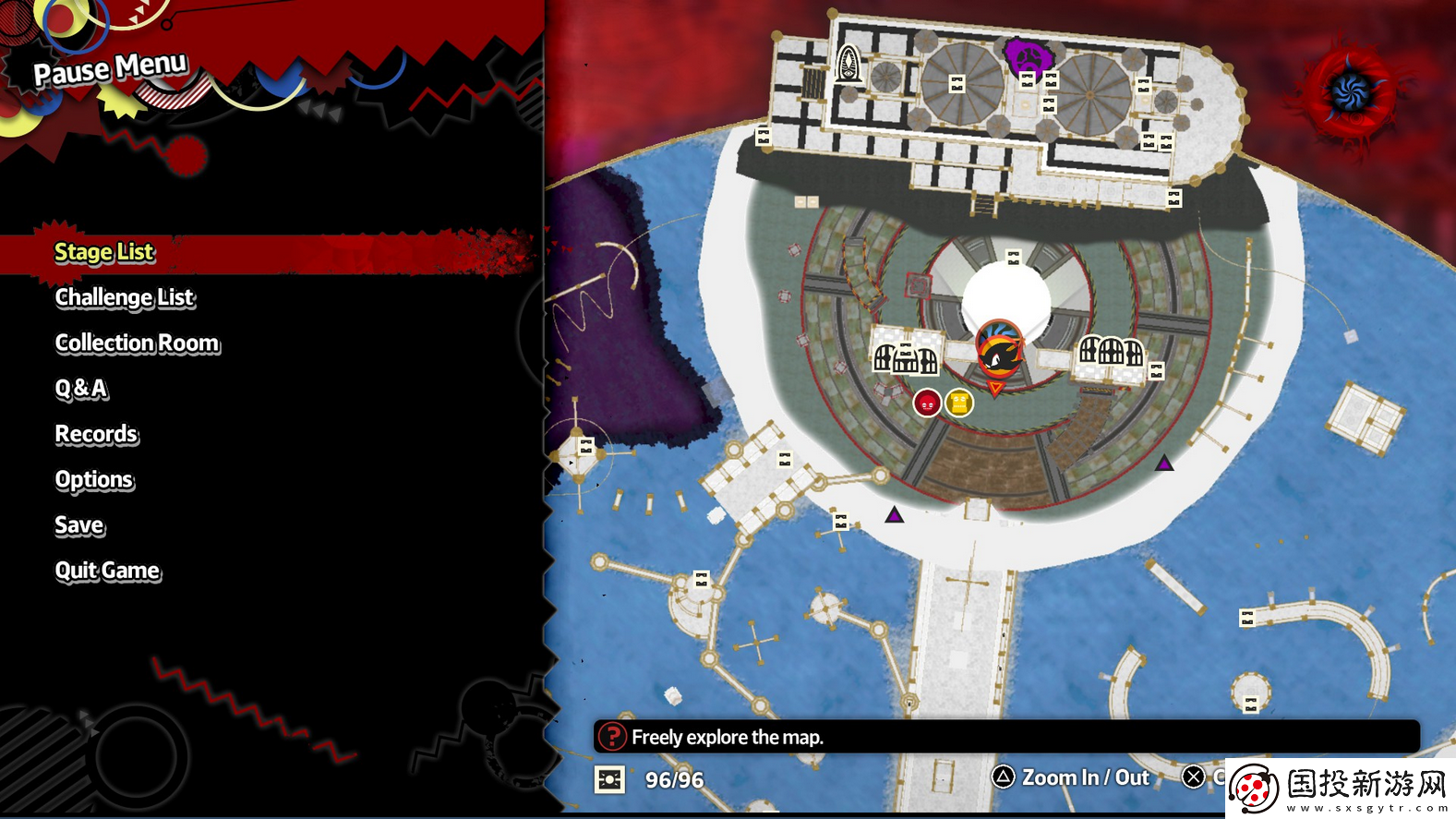
Task: Select the Stage List entry
Action: coord(104,252)
